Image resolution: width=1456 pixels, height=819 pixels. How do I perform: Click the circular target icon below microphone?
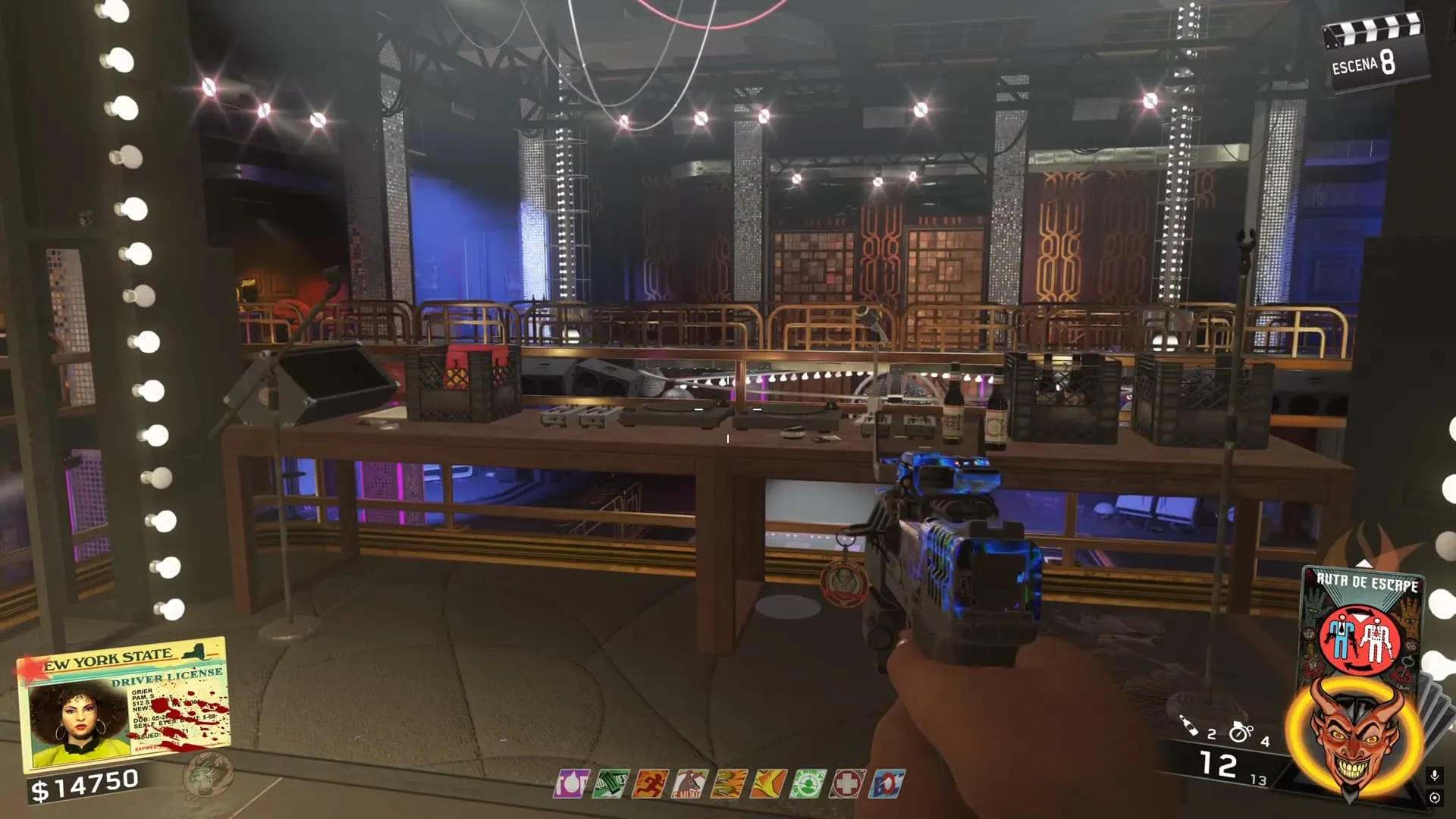pos(1434,798)
